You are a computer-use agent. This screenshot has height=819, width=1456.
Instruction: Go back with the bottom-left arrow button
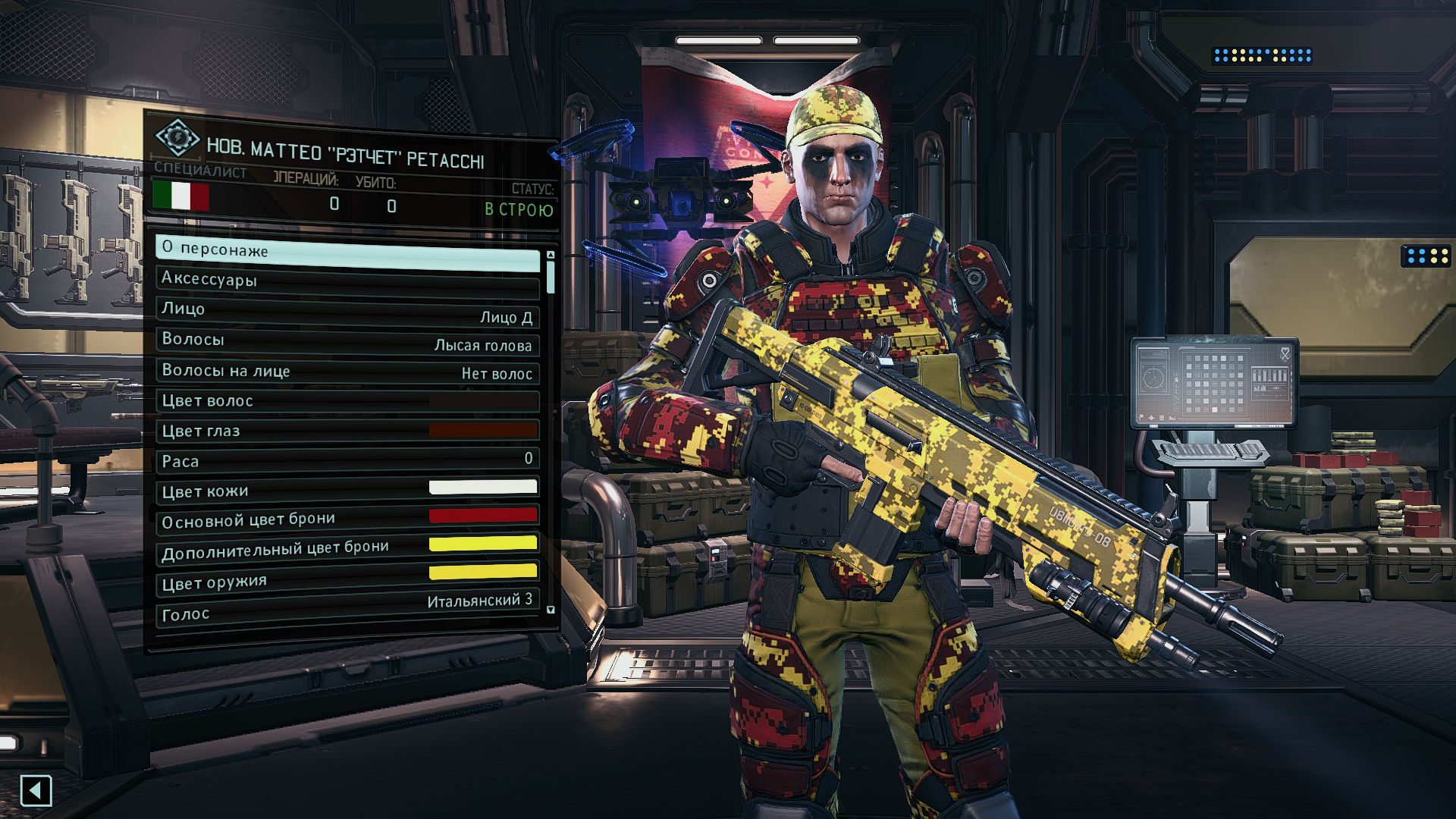click(36, 791)
